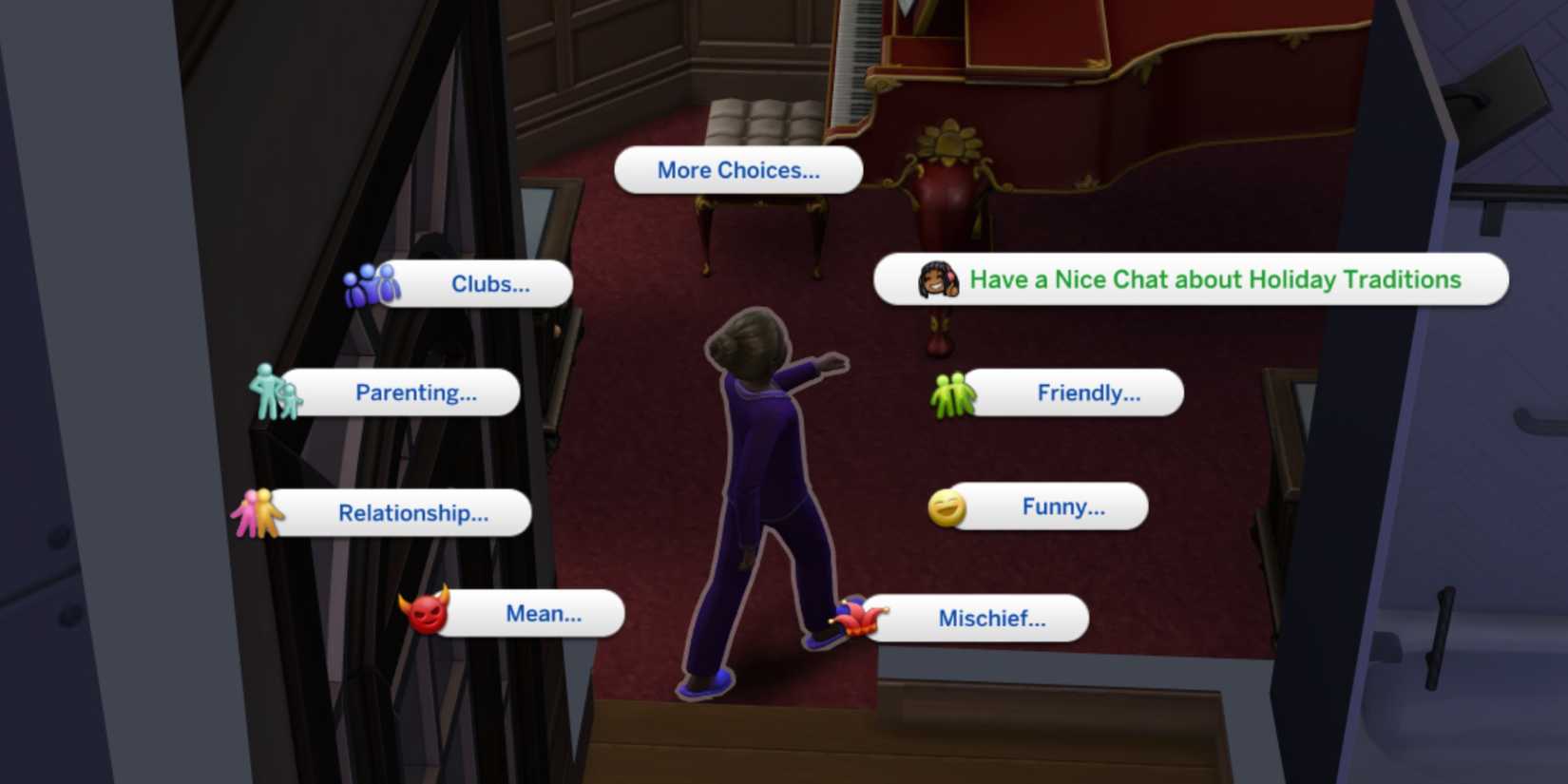Click the red devil icon beside Mean
This screenshot has width=1568, height=784.
[x=430, y=614]
